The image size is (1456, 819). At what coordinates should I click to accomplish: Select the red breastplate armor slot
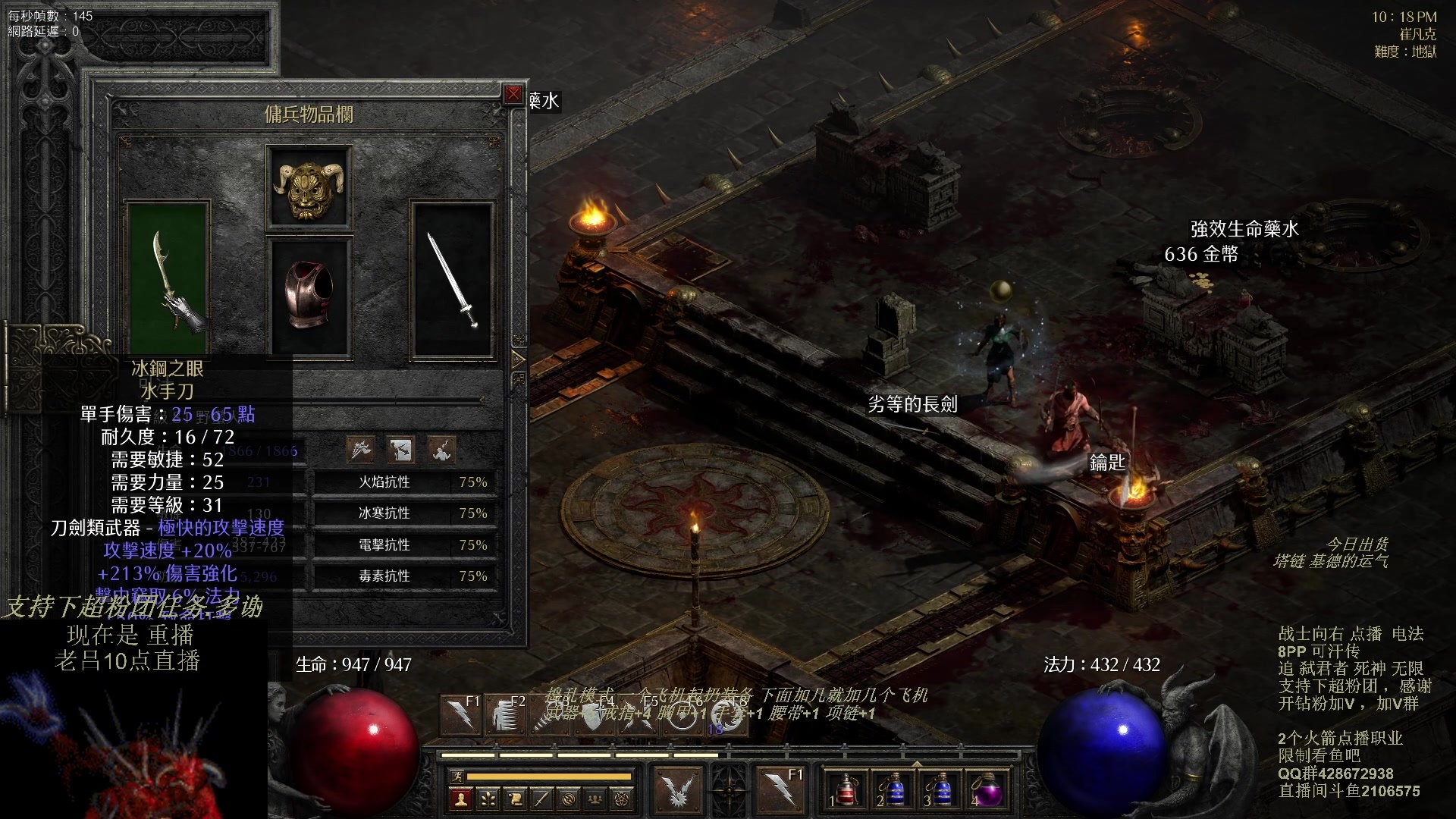pyautogui.click(x=309, y=296)
